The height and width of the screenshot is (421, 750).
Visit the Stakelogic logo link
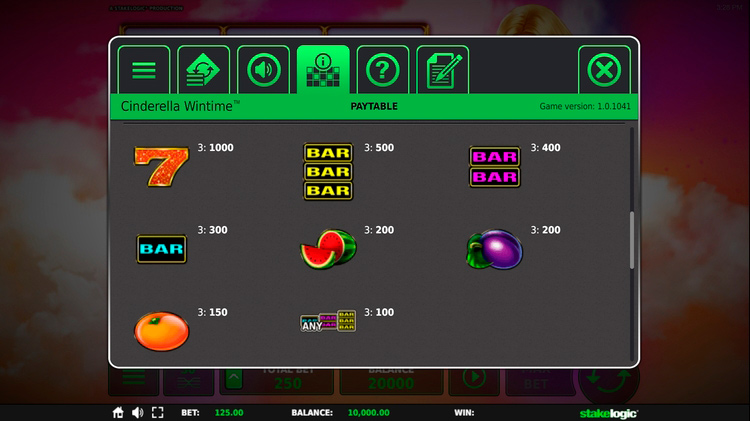[608, 412]
